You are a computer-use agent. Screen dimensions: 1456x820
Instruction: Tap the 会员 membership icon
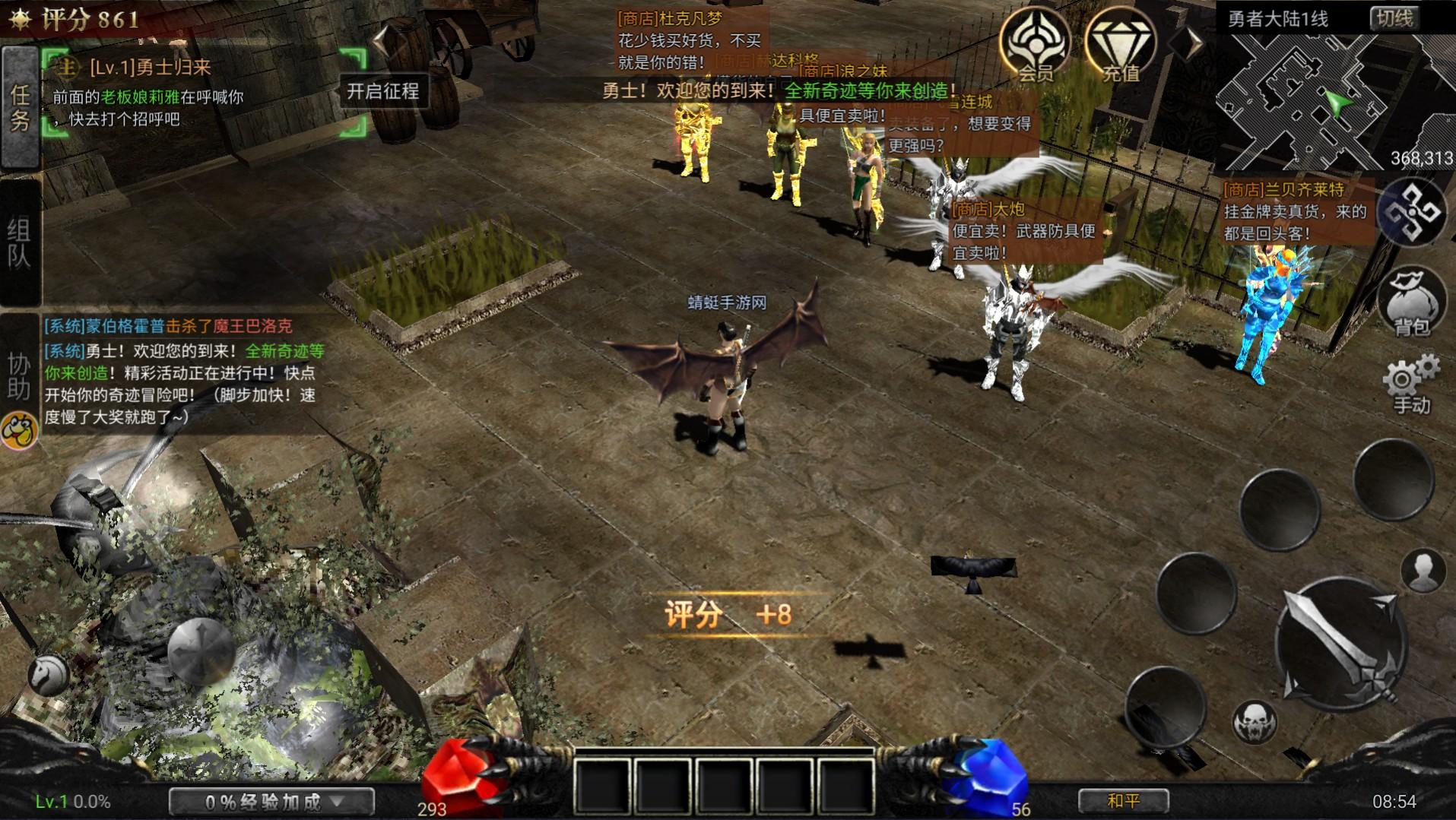click(1036, 47)
